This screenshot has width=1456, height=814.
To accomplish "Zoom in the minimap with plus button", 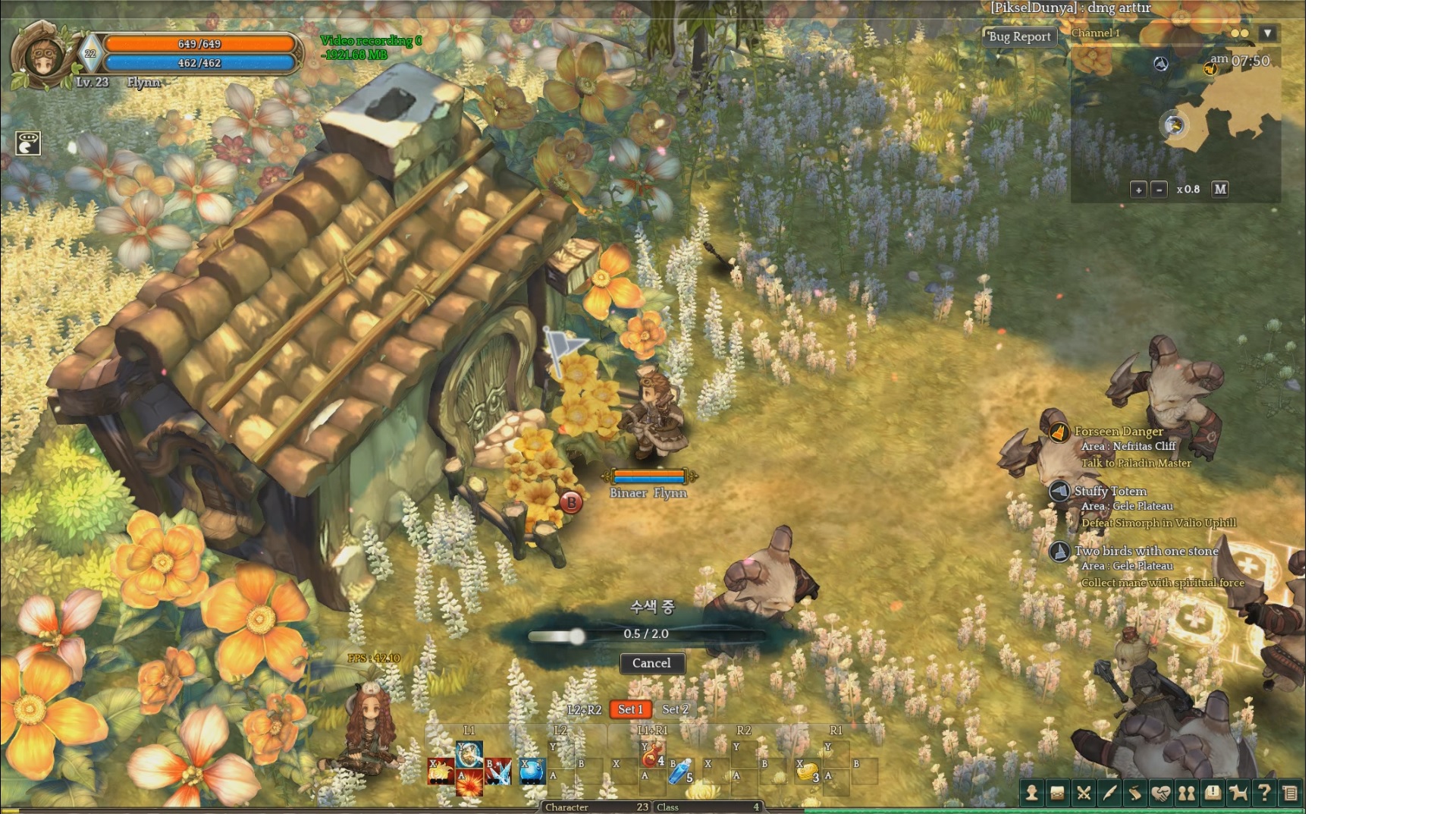I will [x=1138, y=190].
